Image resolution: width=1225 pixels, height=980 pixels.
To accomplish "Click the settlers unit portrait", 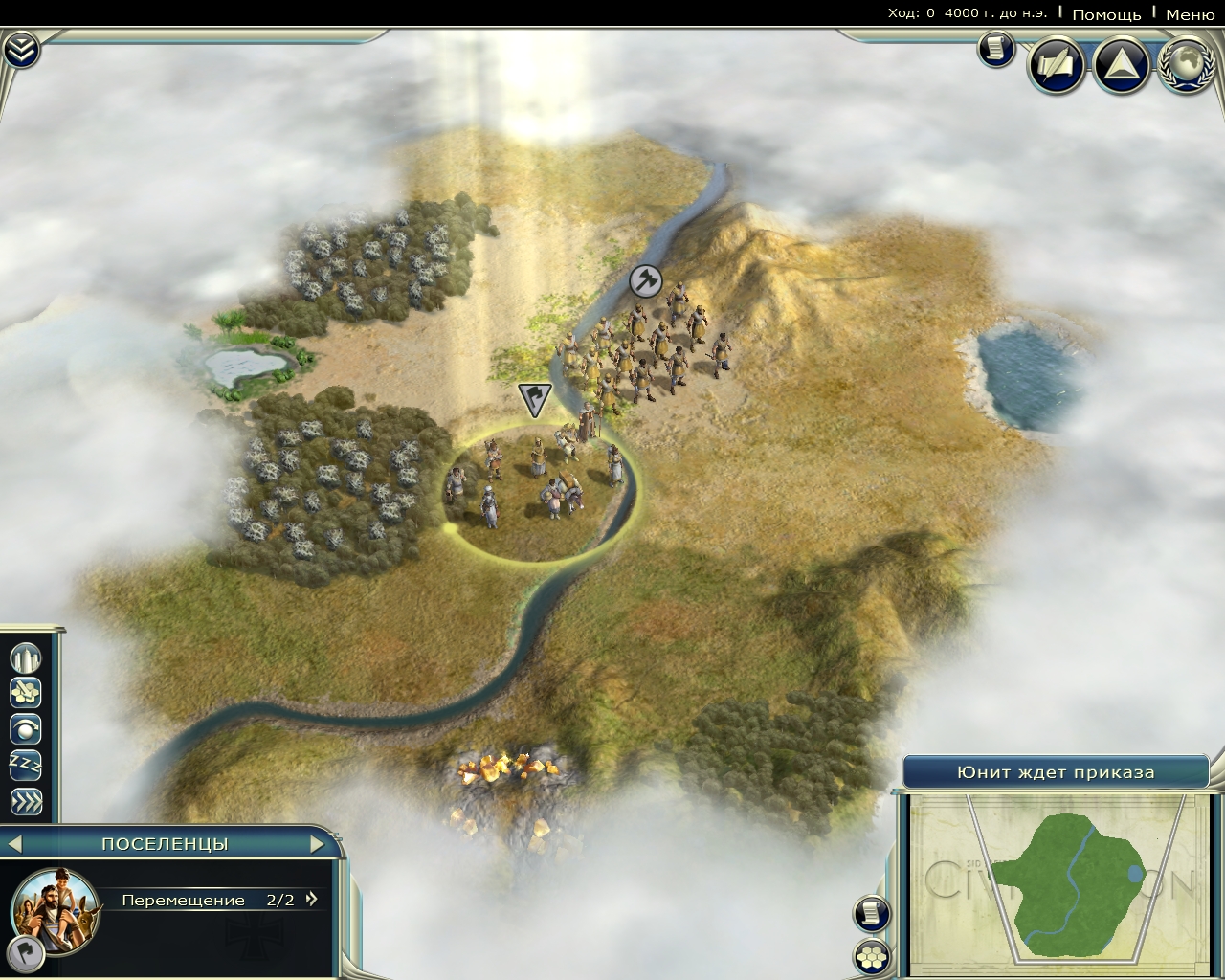I will [56, 906].
